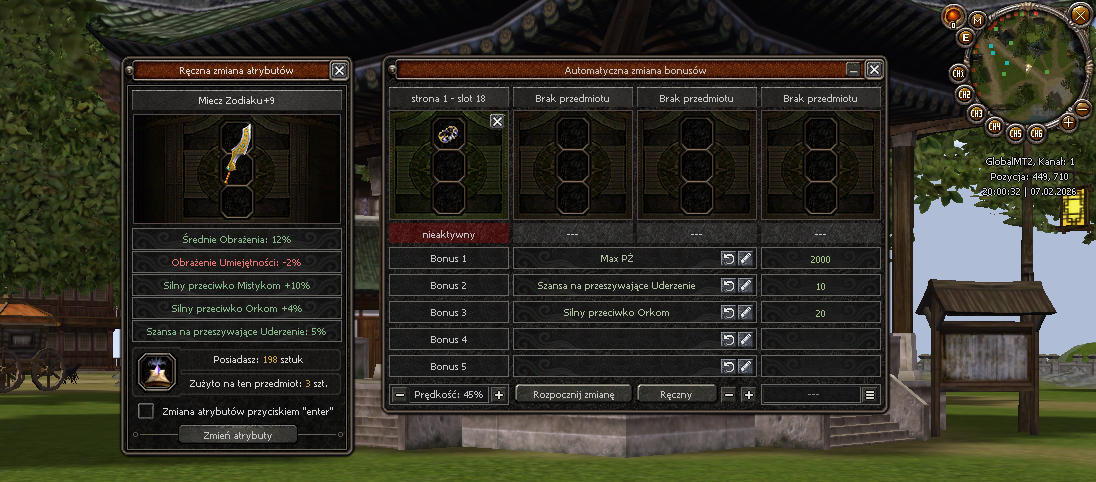Increase the Prędkość speed with plus
This screenshot has height=482, width=1096.
point(500,394)
